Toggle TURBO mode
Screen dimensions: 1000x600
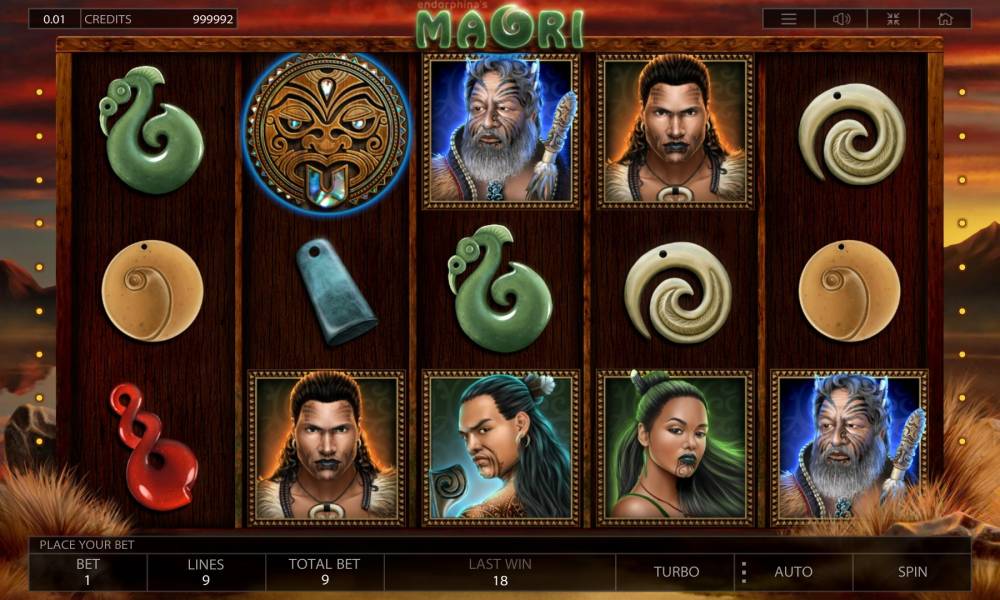tap(677, 572)
